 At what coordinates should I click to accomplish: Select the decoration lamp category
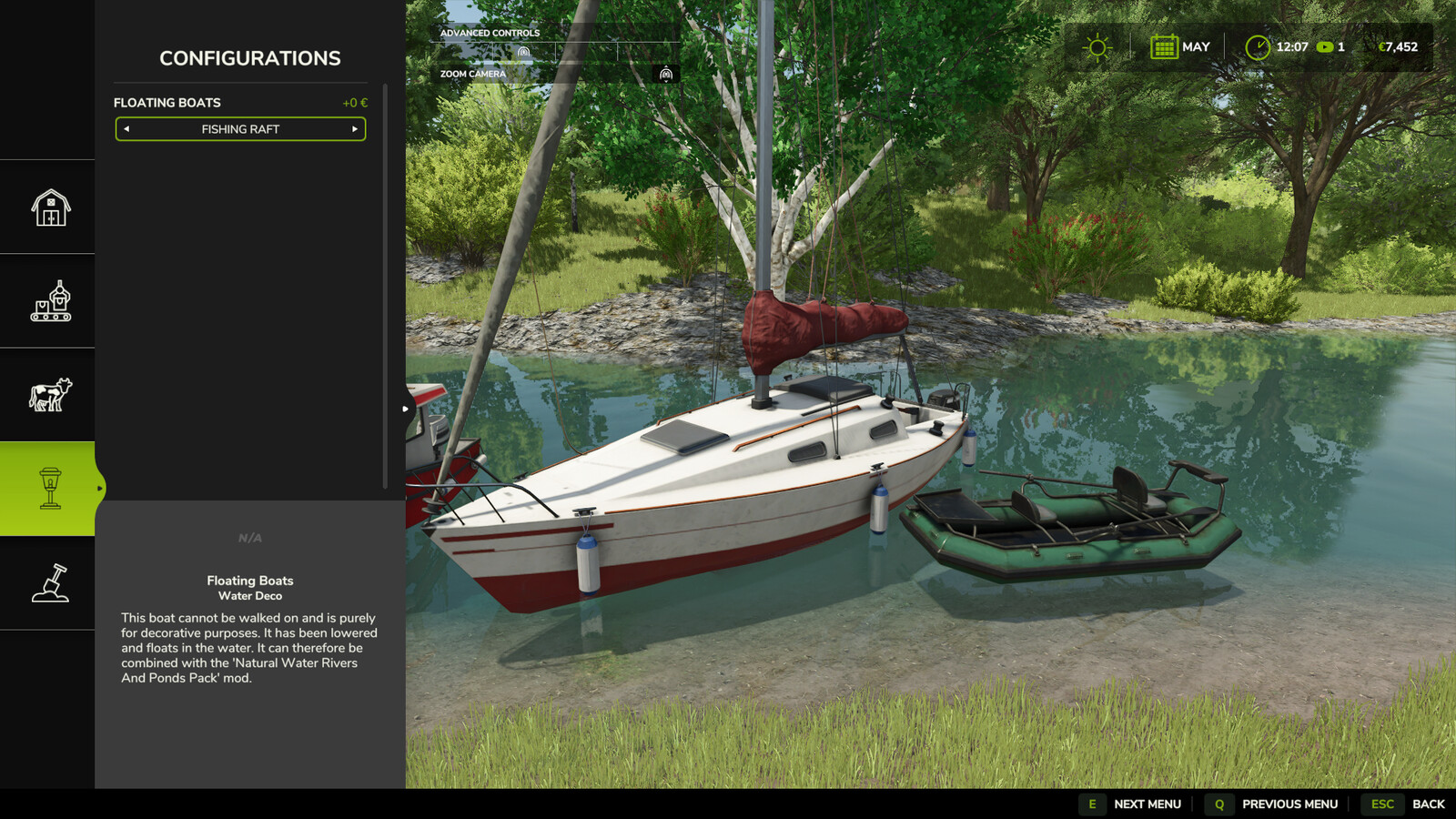[50, 489]
